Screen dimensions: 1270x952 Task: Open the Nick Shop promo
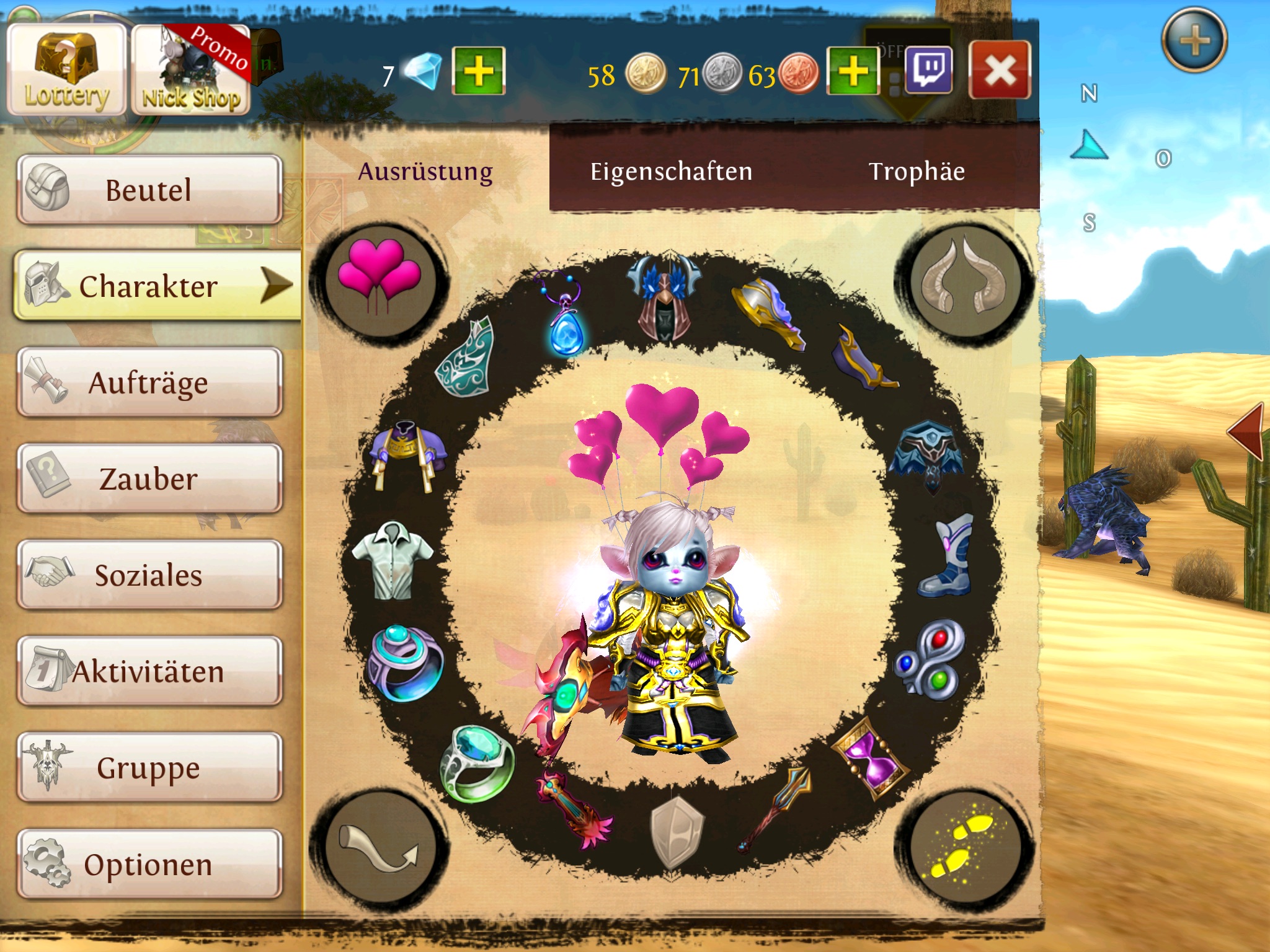pyautogui.click(x=191, y=71)
